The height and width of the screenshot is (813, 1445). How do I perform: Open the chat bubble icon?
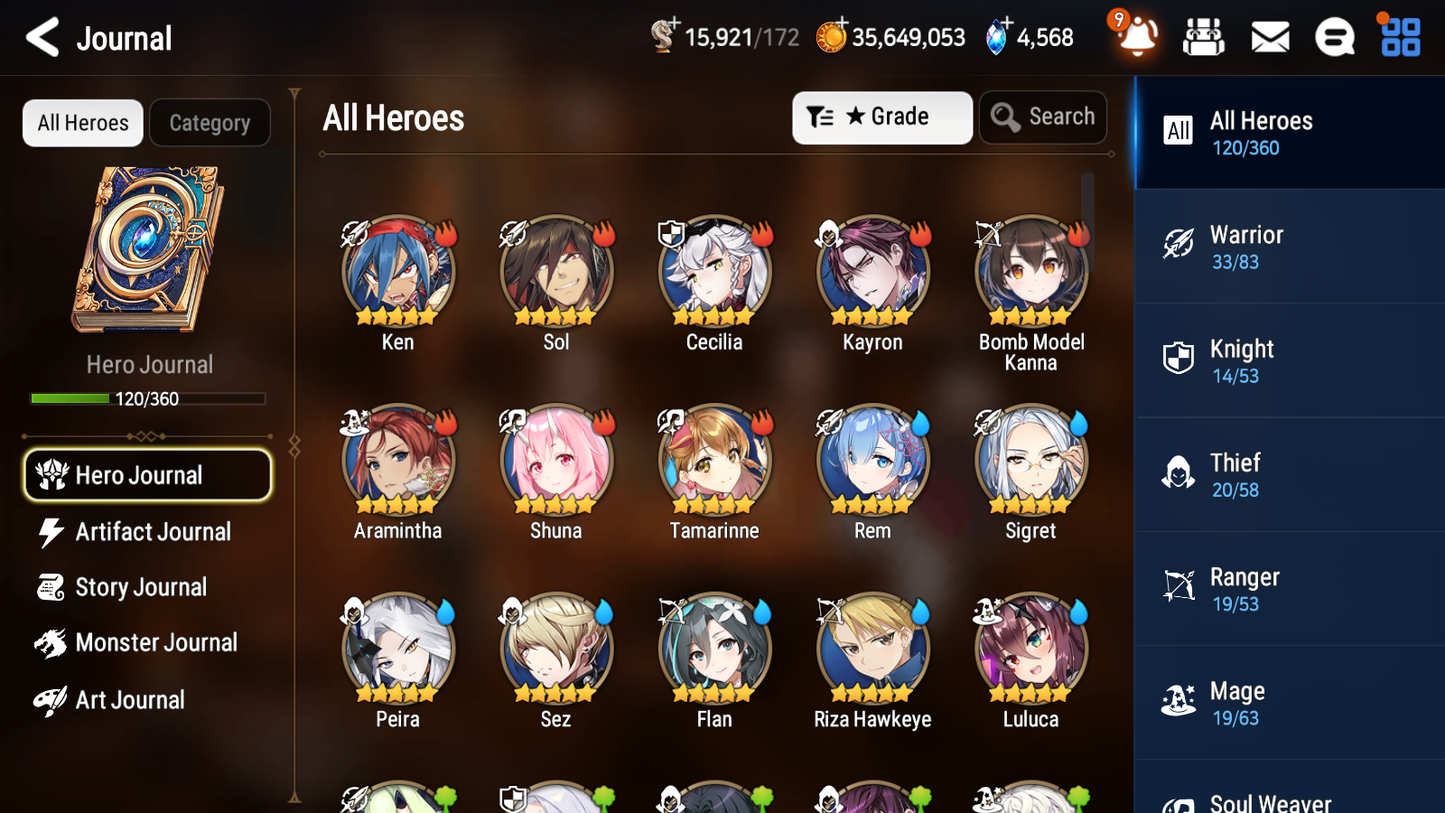(x=1335, y=36)
